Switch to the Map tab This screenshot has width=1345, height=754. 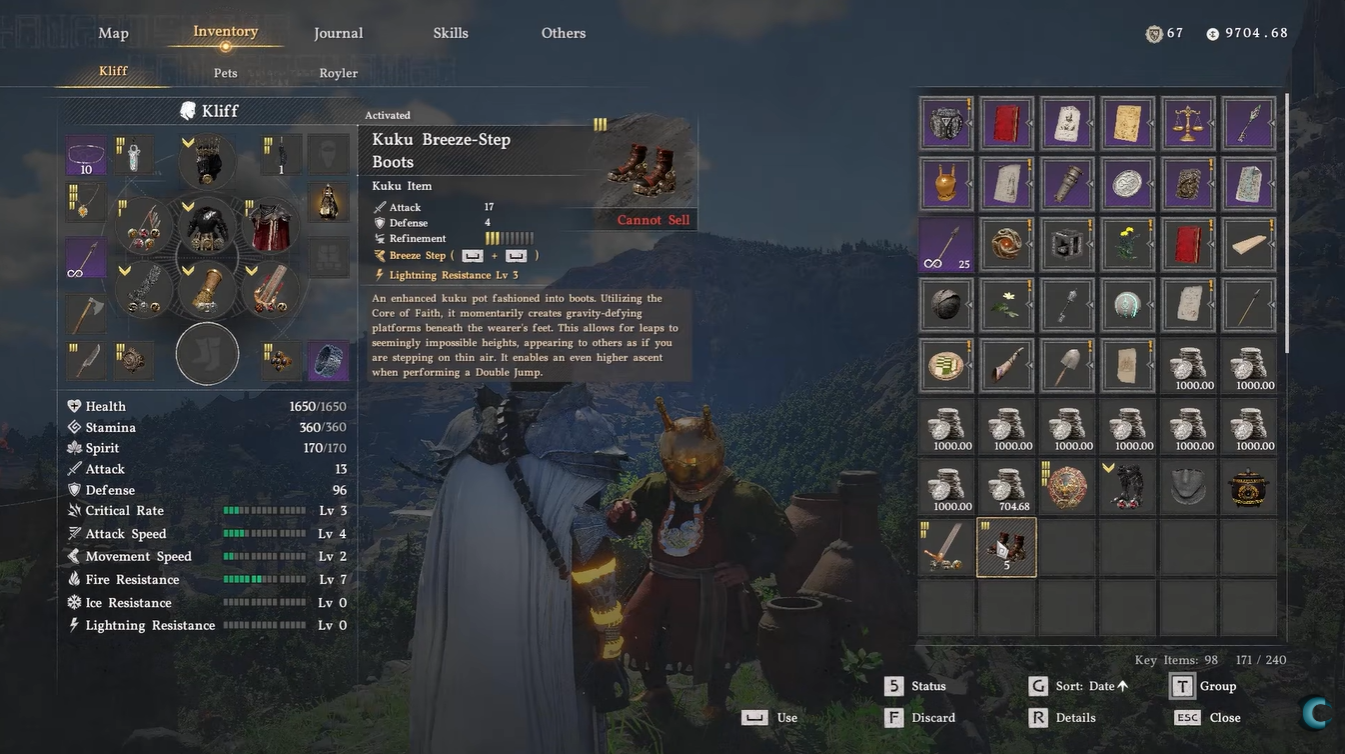click(113, 33)
